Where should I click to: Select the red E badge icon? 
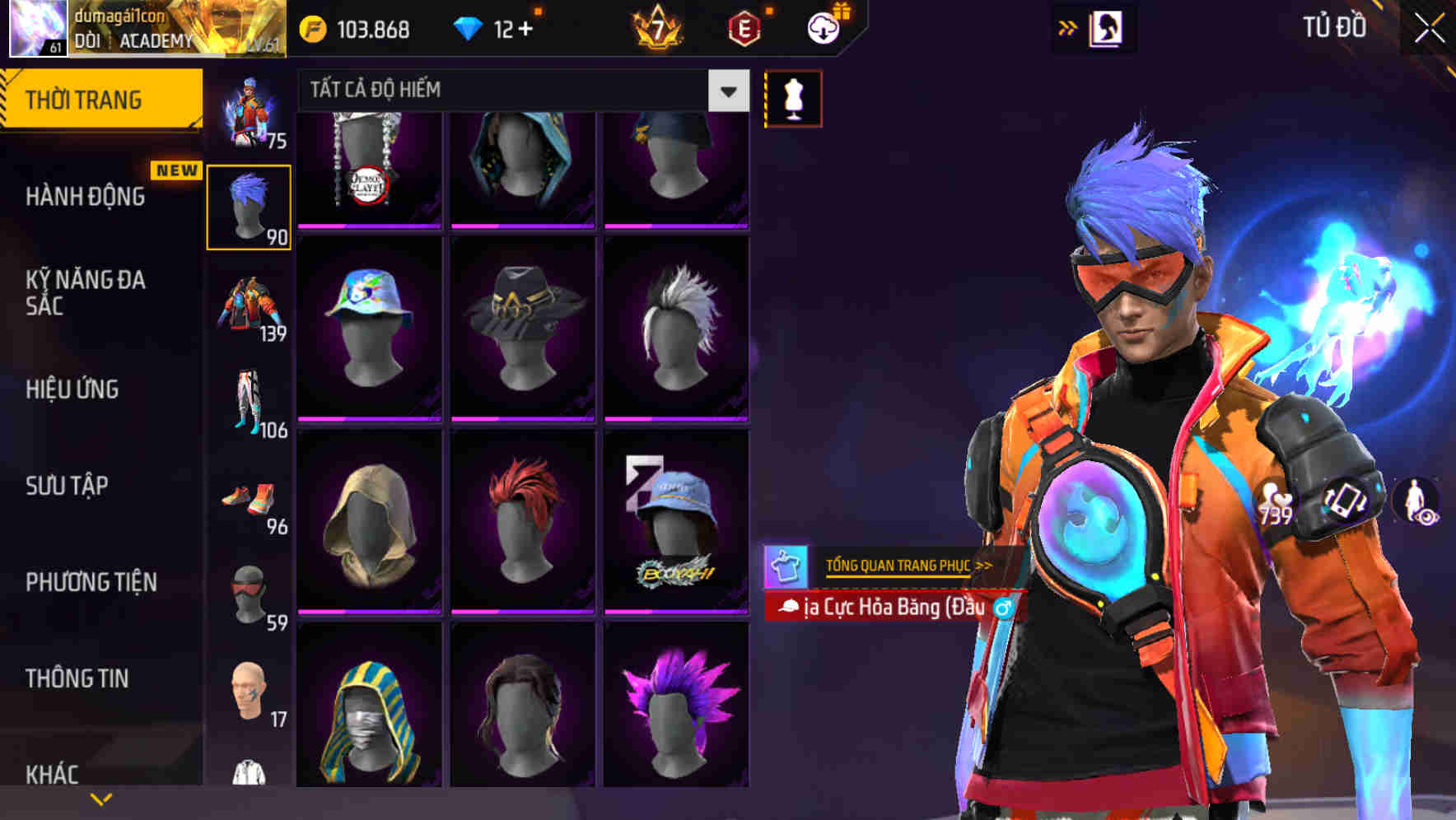(744, 27)
